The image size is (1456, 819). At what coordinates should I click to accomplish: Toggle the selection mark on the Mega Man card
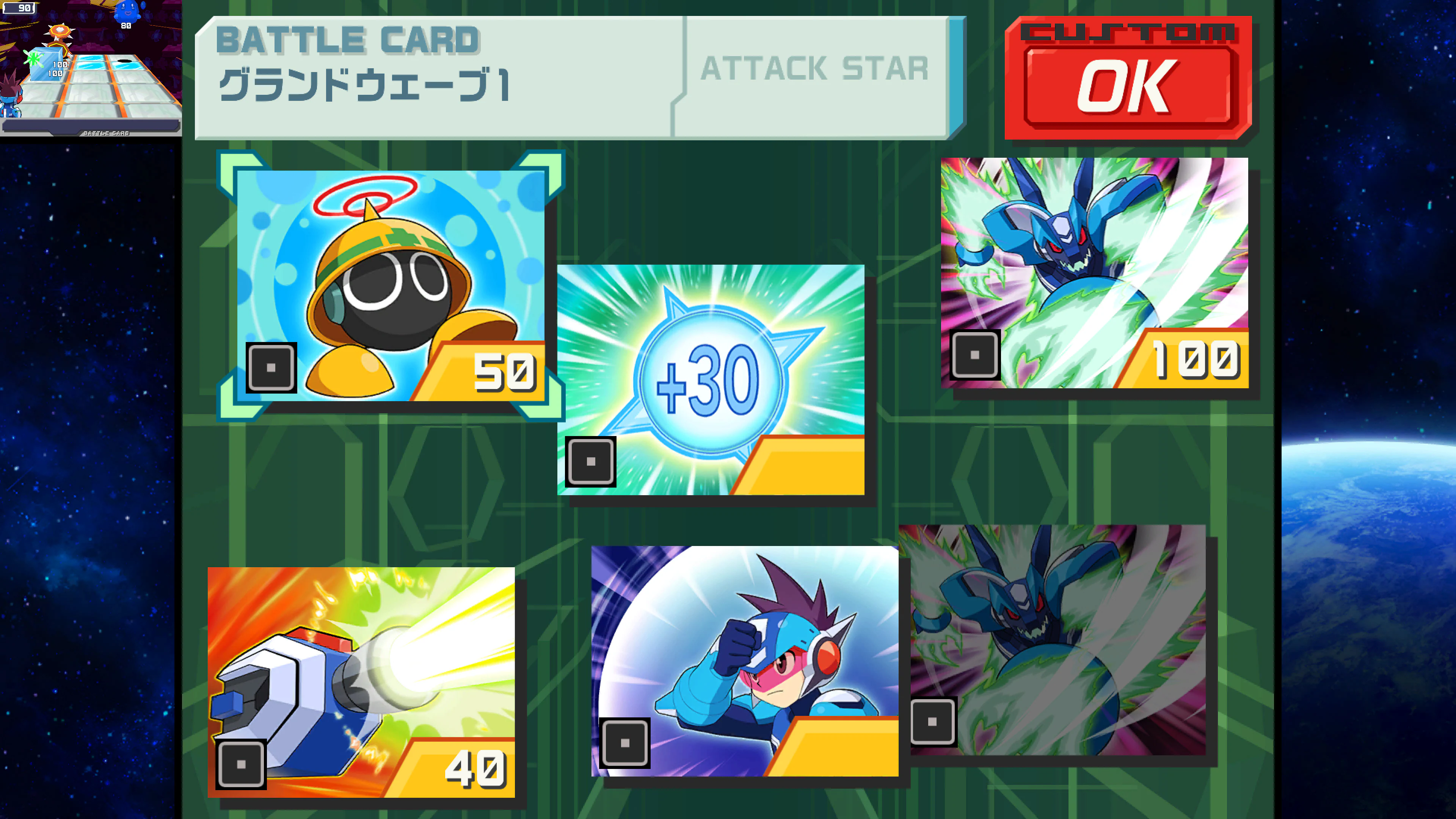click(625, 744)
